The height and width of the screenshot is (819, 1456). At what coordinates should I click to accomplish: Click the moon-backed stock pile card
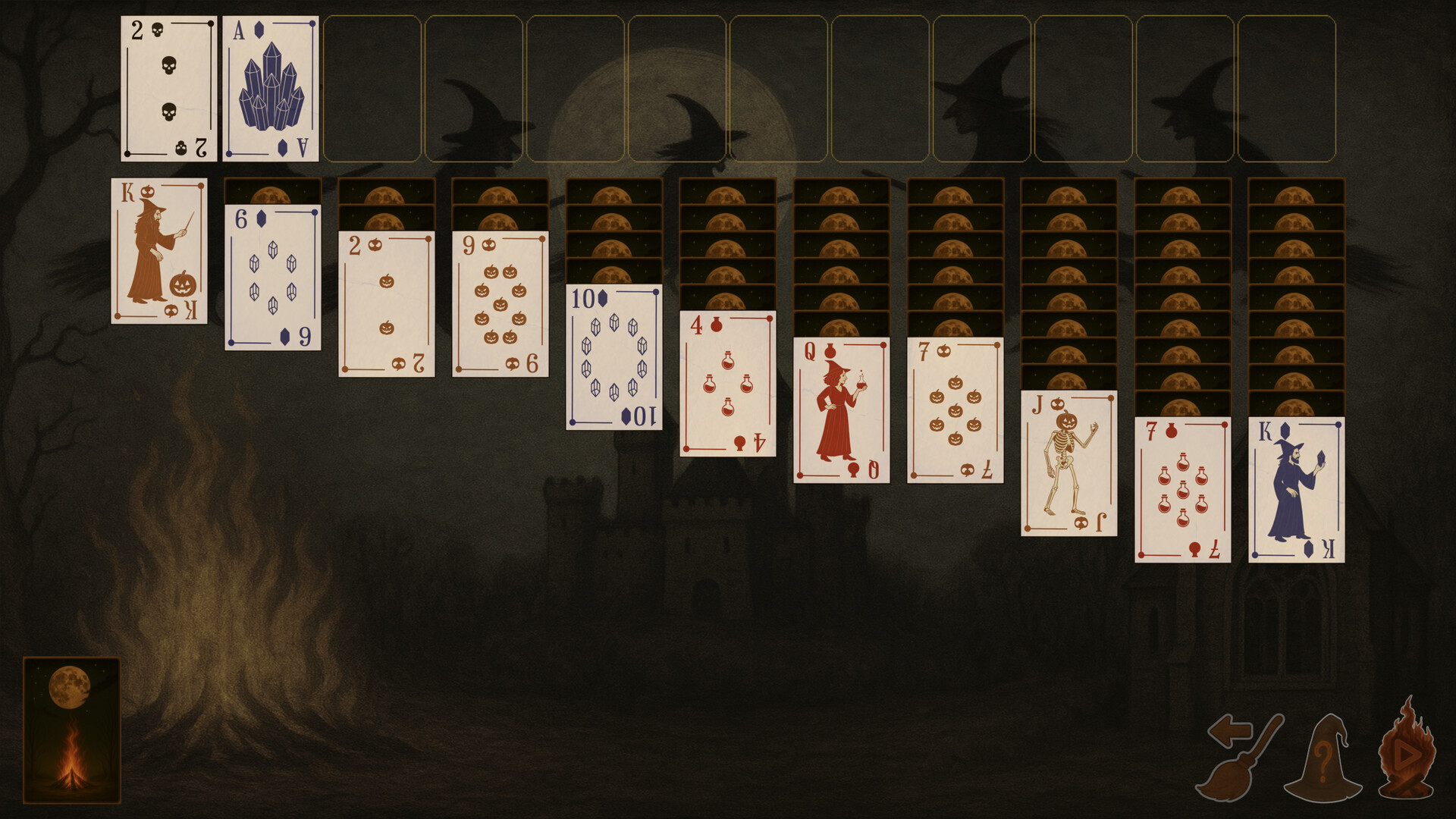pyautogui.click(x=74, y=728)
